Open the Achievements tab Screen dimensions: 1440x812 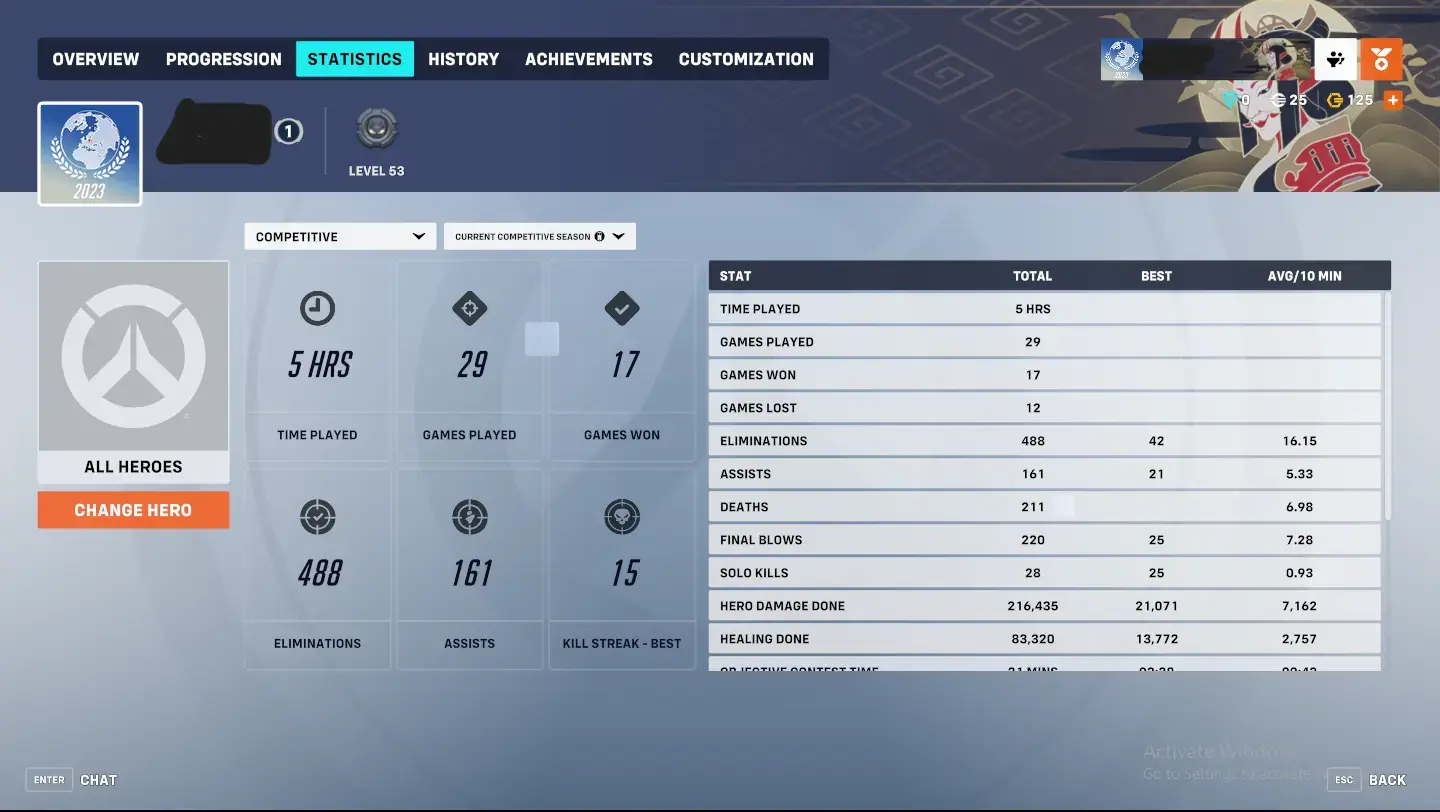[589, 59]
